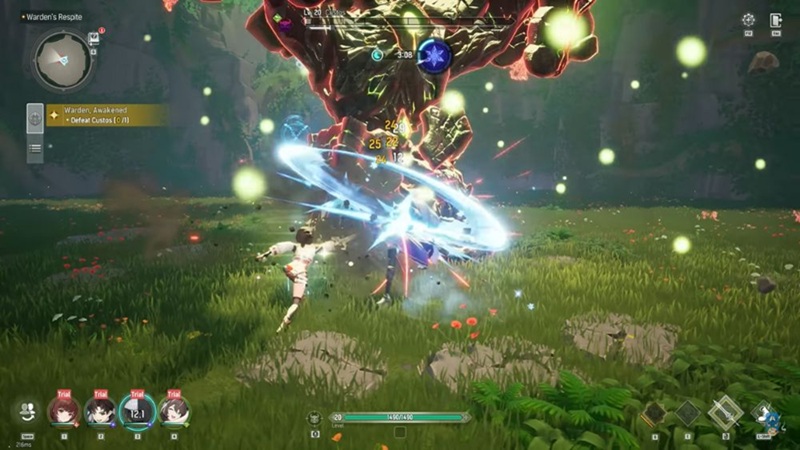Open the team co-op icon
The image size is (800, 450).
pyautogui.click(x=27, y=410)
